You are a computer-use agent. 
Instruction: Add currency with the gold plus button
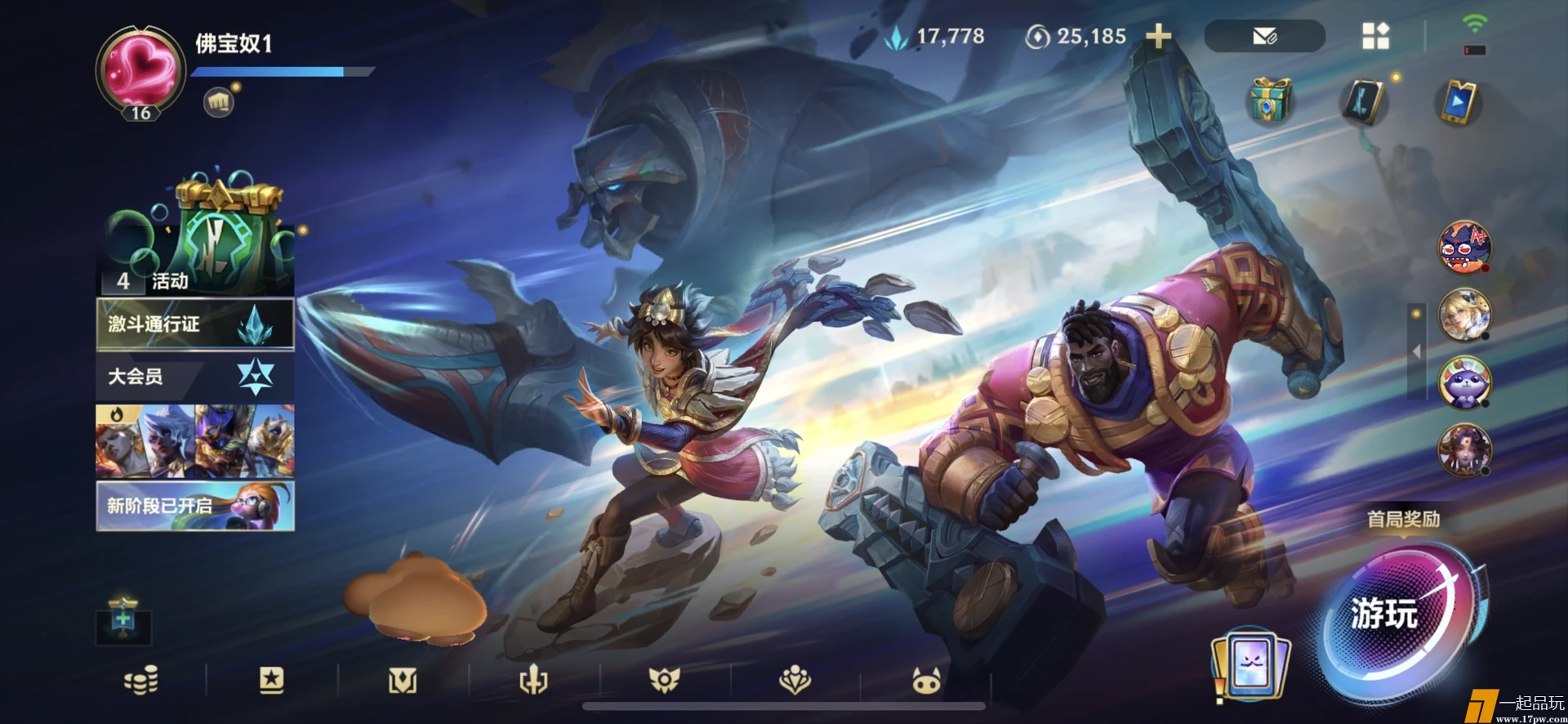[x=1158, y=36]
